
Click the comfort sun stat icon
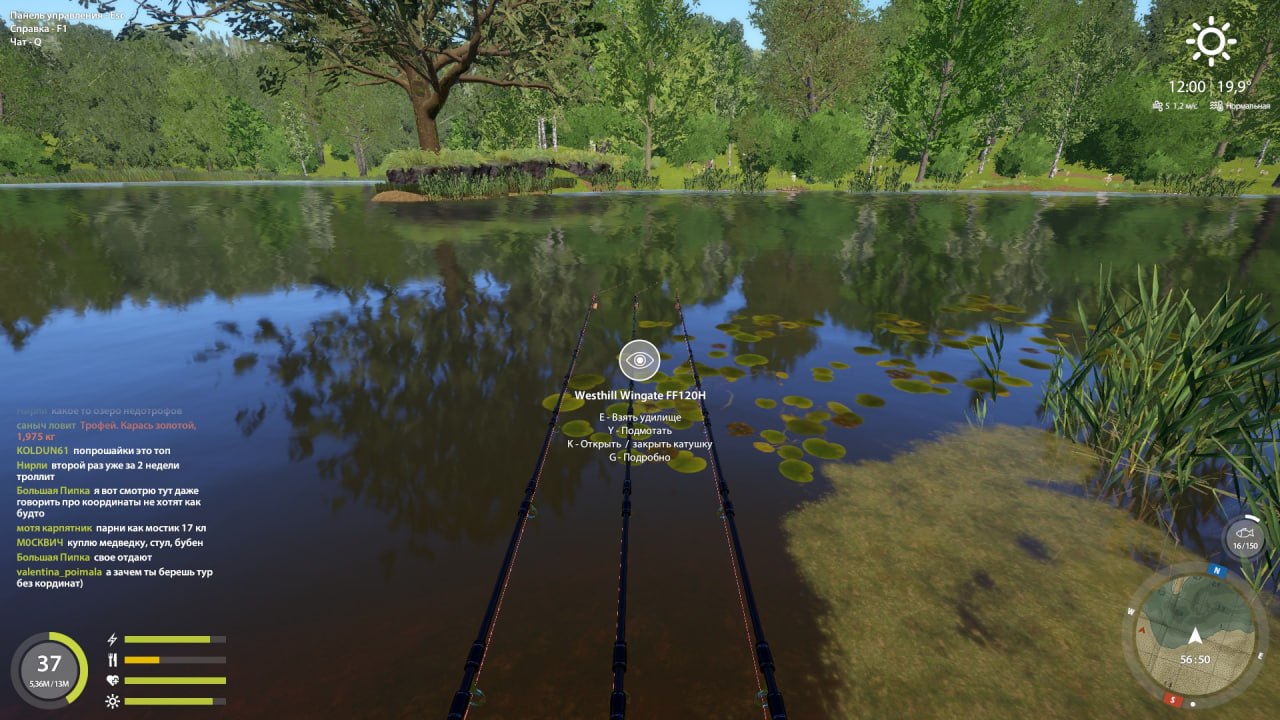(x=112, y=701)
